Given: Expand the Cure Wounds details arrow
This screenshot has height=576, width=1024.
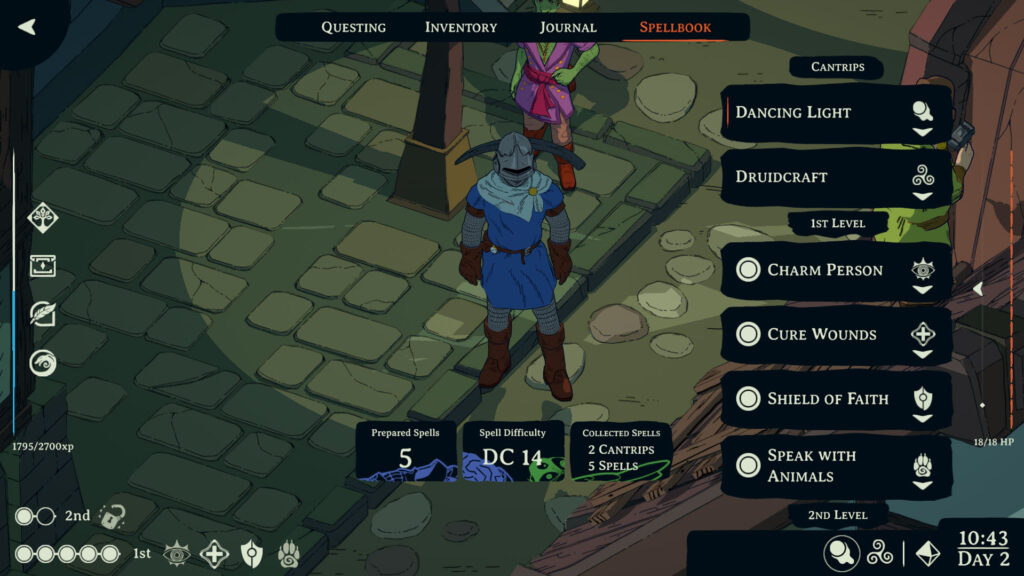Looking at the screenshot, I should point(922,354).
